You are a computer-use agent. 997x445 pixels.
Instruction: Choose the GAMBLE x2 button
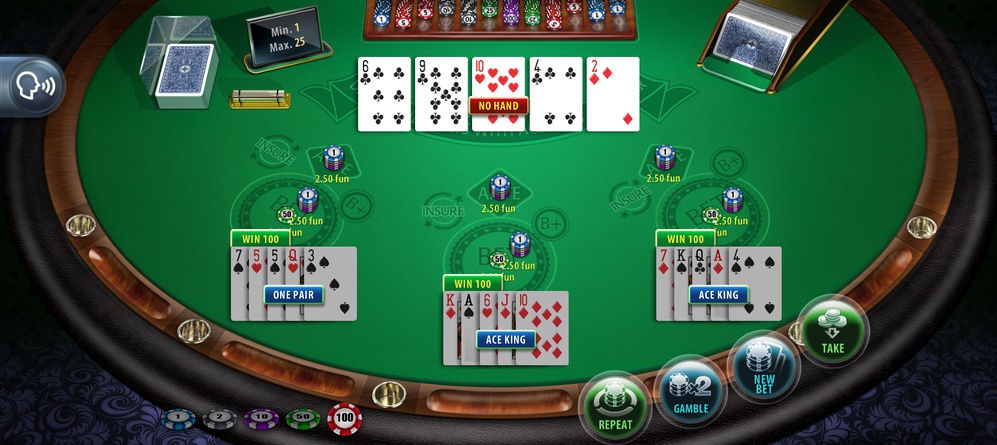point(690,391)
